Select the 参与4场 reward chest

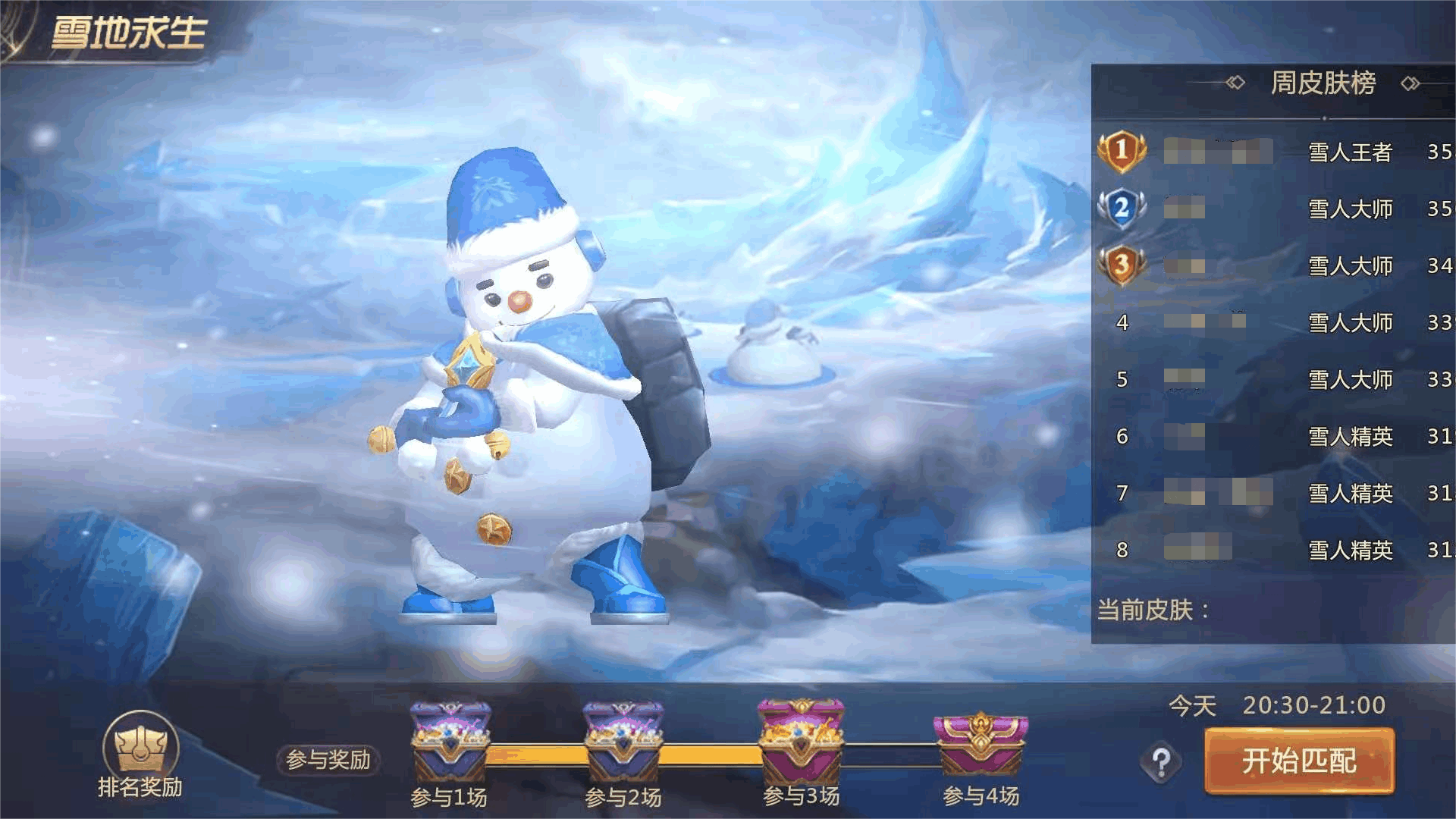[x=981, y=745]
